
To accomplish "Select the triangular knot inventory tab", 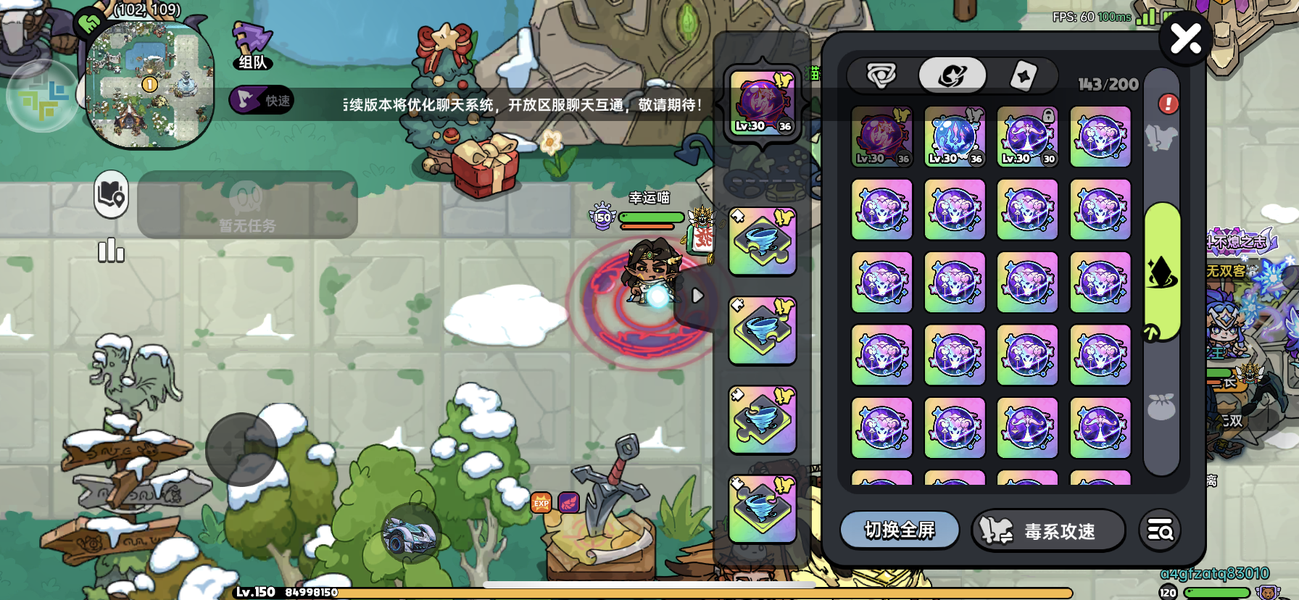I will point(881,75).
